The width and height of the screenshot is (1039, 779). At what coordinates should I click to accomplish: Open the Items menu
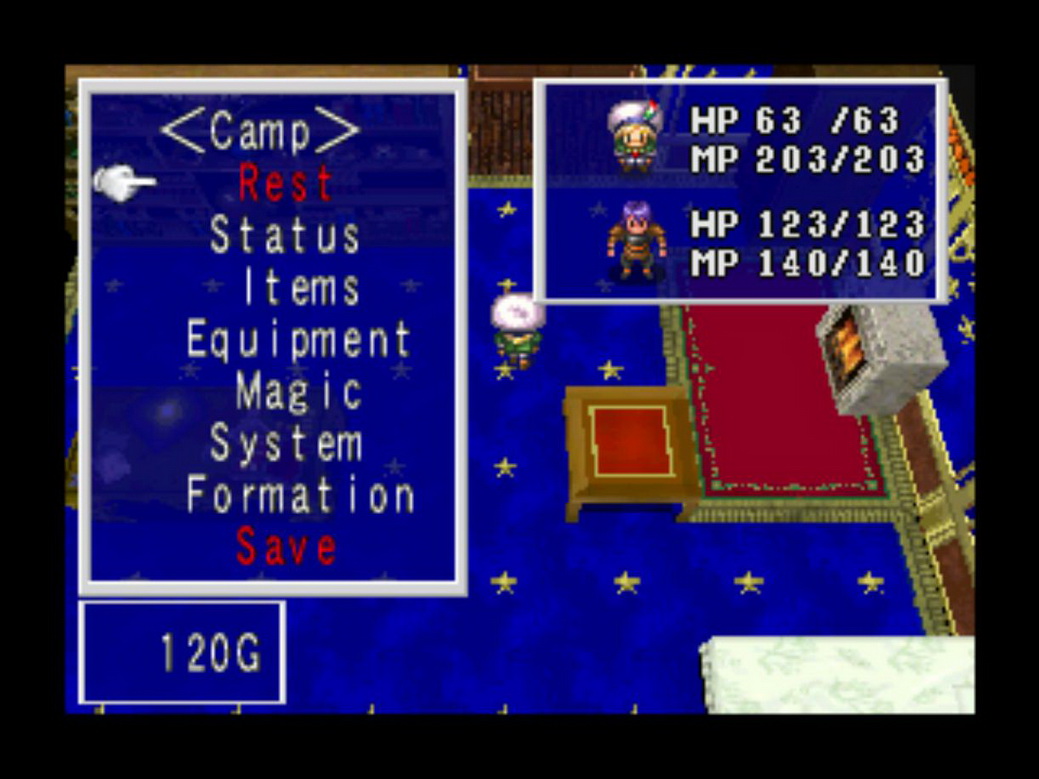click(x=300, y=288)
